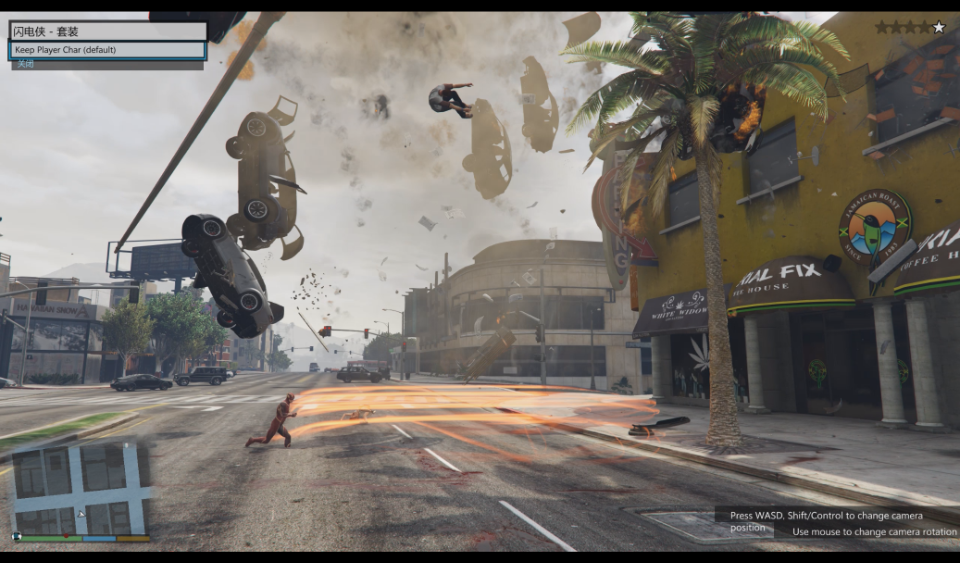Screen dimensions: 960x563
Task: Click the street minimap
Action: pos(81,488)
